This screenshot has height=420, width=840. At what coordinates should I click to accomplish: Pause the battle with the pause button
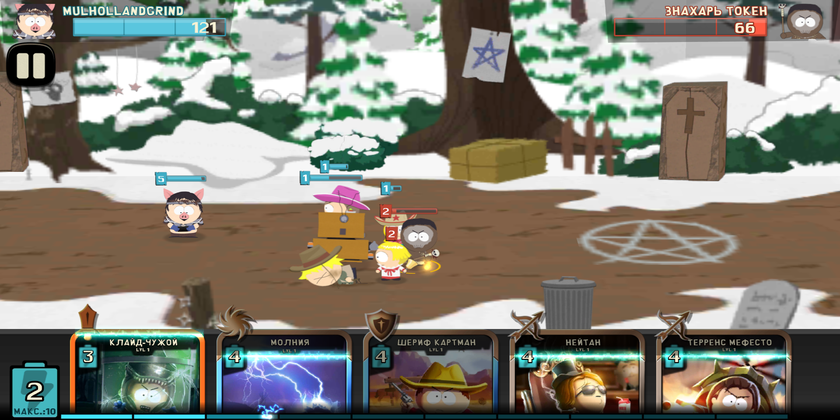coord(31,66)
